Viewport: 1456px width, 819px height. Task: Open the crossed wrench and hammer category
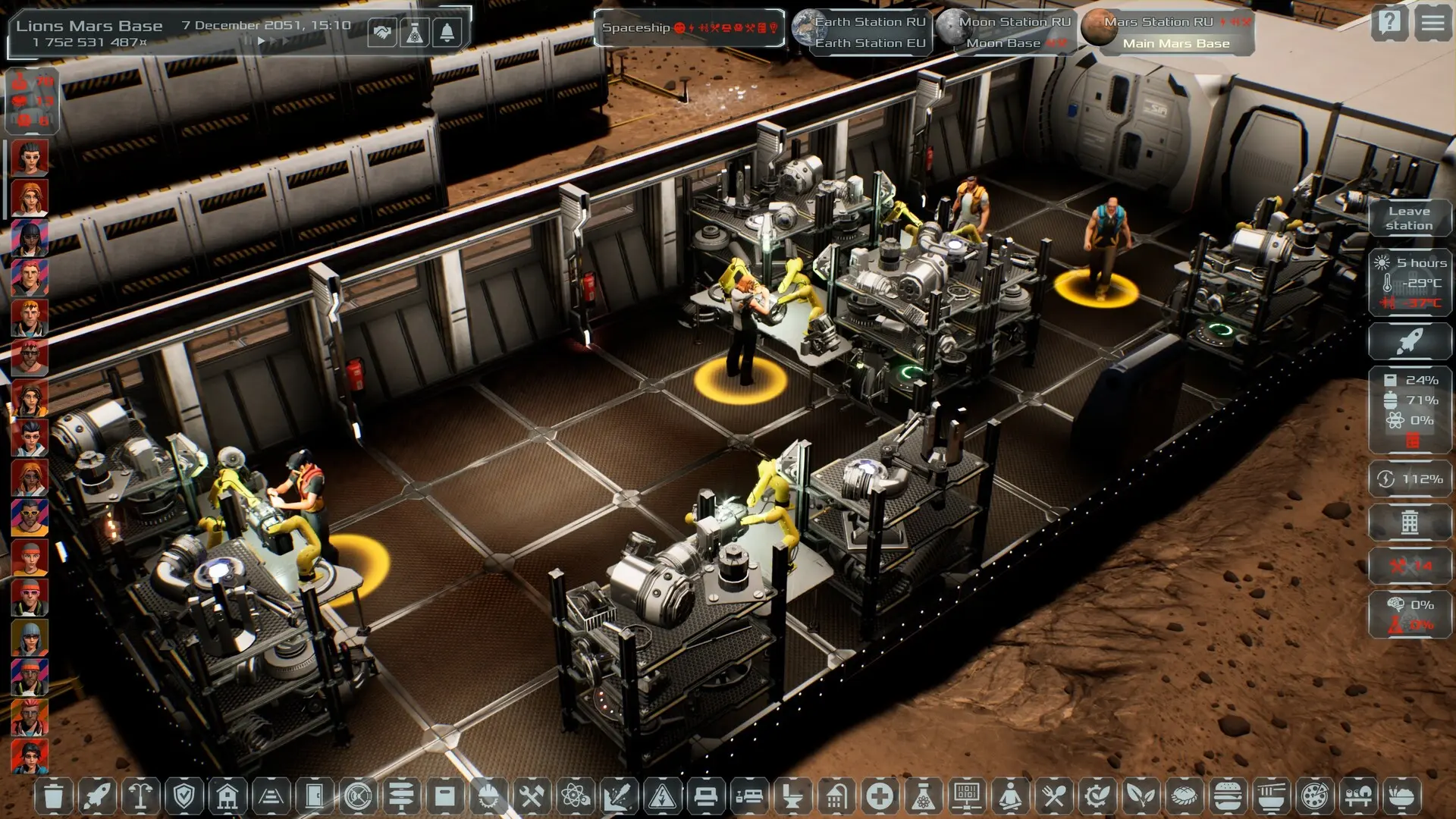point(532,796)
